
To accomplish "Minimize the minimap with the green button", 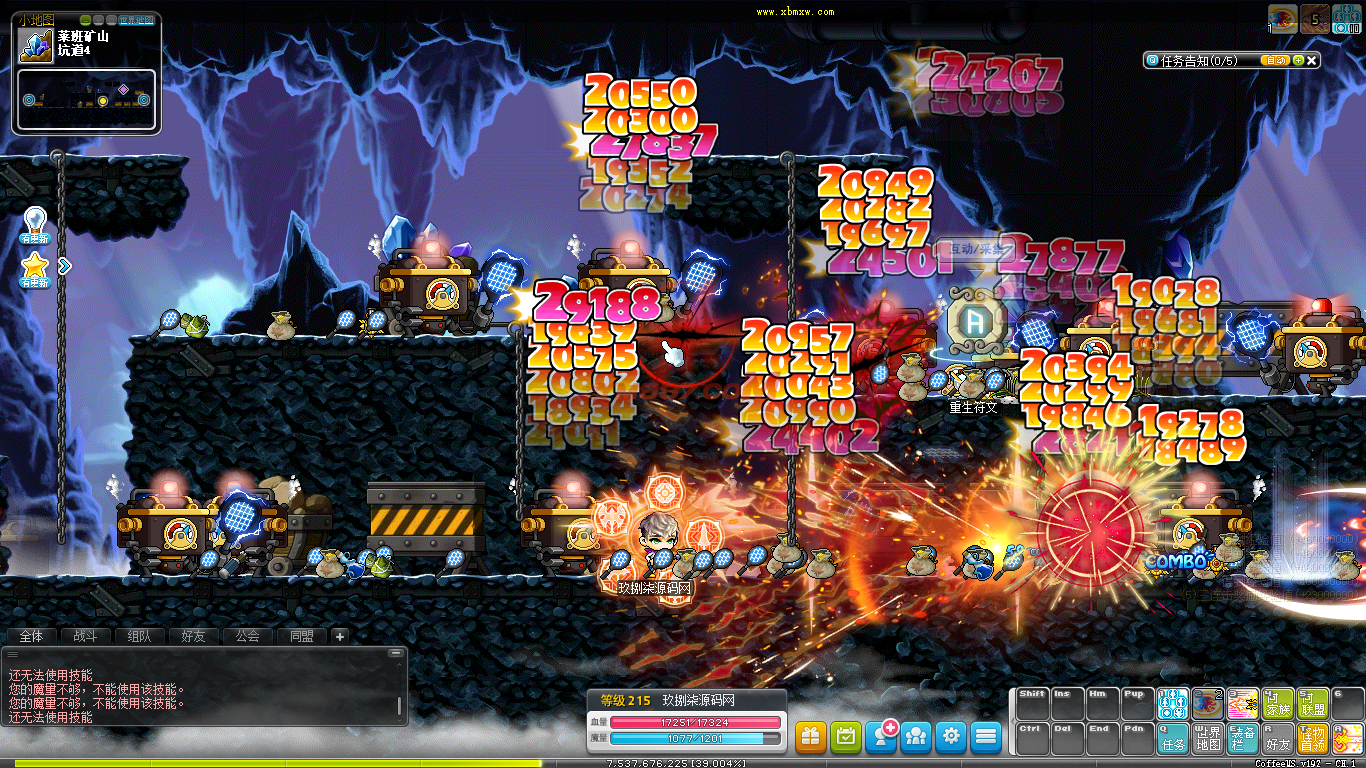I will click(x=86, y=20).
